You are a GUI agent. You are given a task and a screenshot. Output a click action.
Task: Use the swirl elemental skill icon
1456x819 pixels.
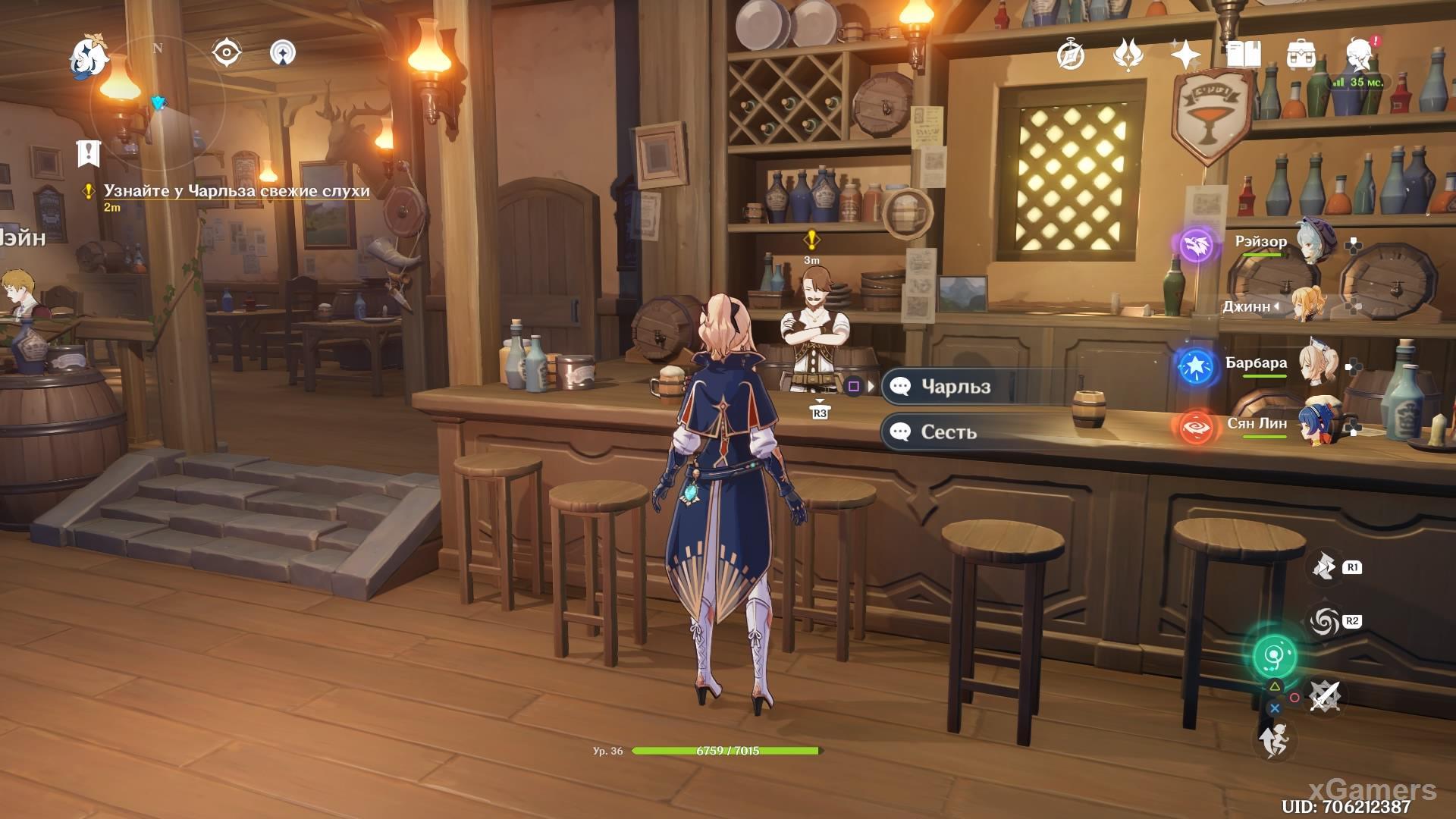(1325, 622)
